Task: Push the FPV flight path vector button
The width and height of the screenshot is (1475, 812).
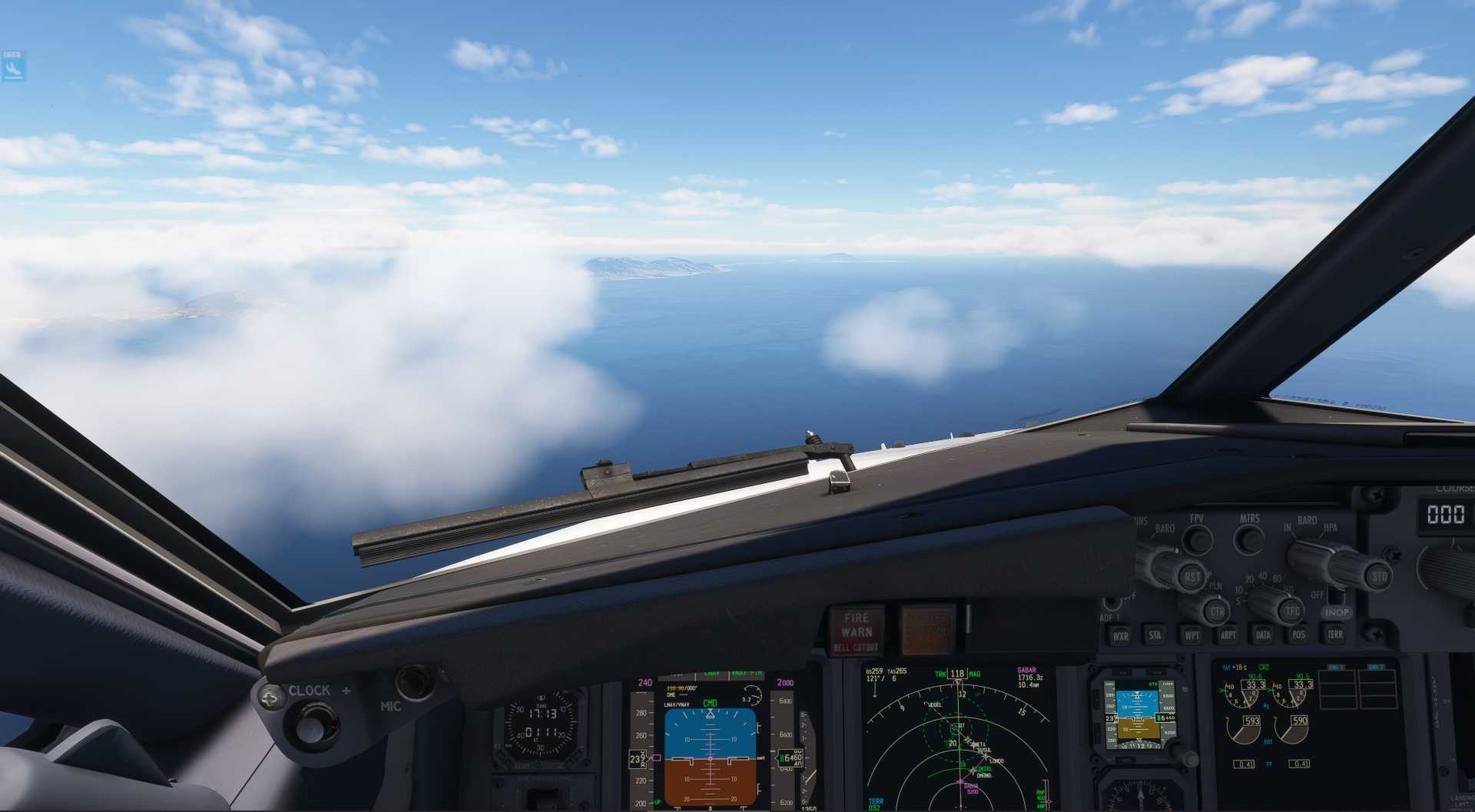Action: coord(1197,539)
